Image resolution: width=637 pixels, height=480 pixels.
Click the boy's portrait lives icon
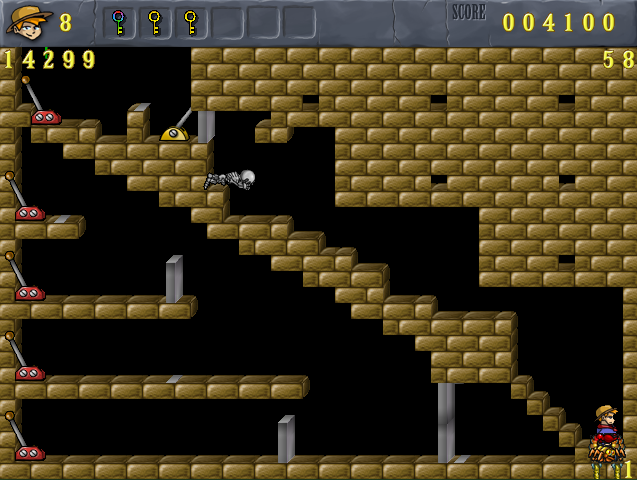(x=29, y=21)
